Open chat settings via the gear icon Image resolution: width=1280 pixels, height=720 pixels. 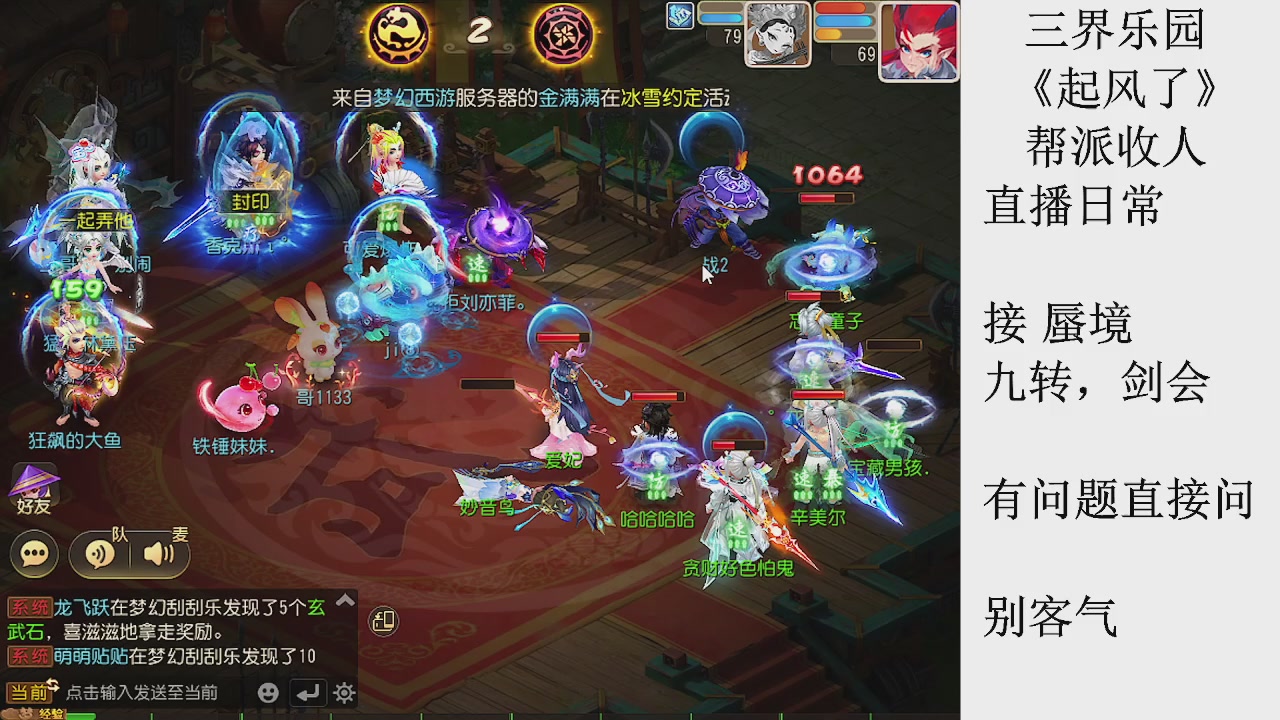[x=342, y=691]
